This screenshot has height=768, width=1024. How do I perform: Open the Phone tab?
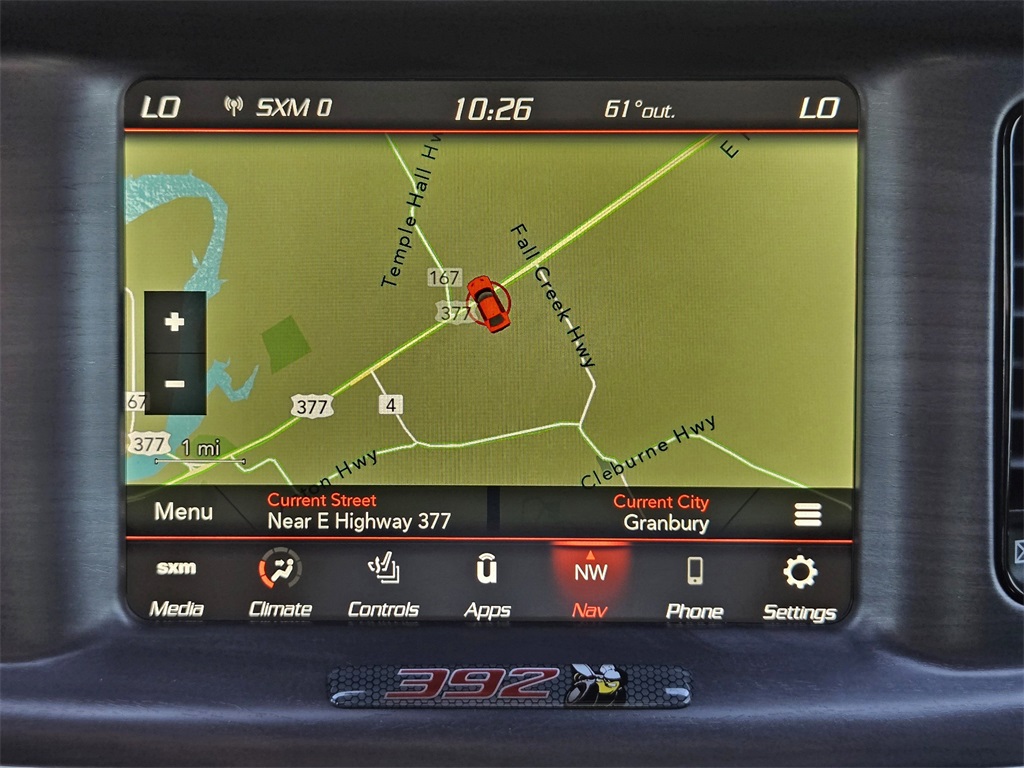click(x=694, y=587)
